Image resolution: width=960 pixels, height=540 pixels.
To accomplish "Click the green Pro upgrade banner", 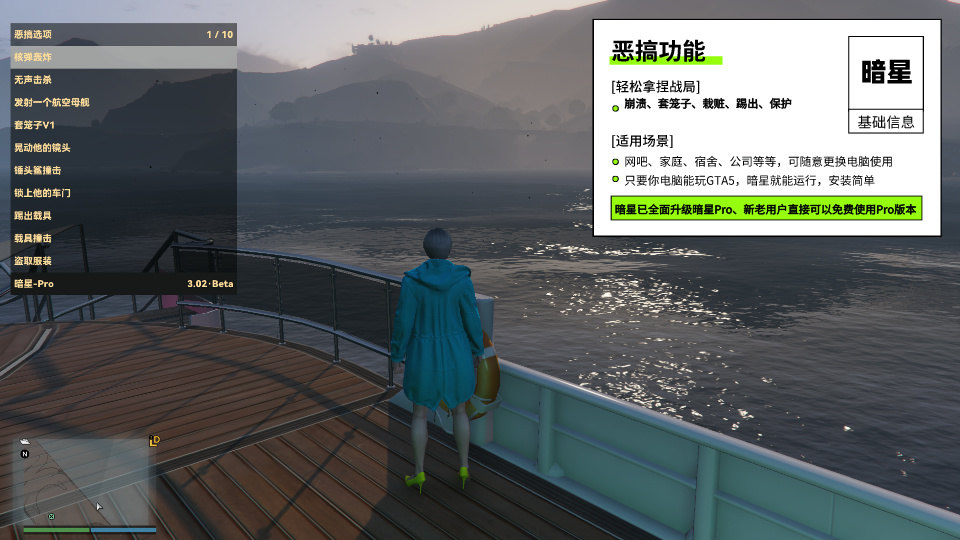I will click(766, 209).
